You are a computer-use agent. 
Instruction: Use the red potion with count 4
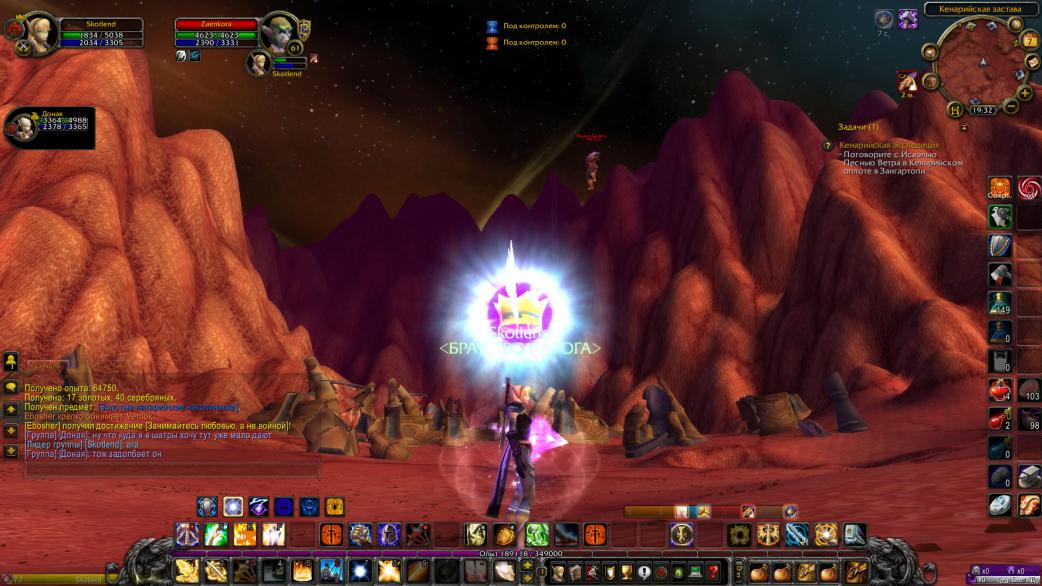(x=1000, y=389)
